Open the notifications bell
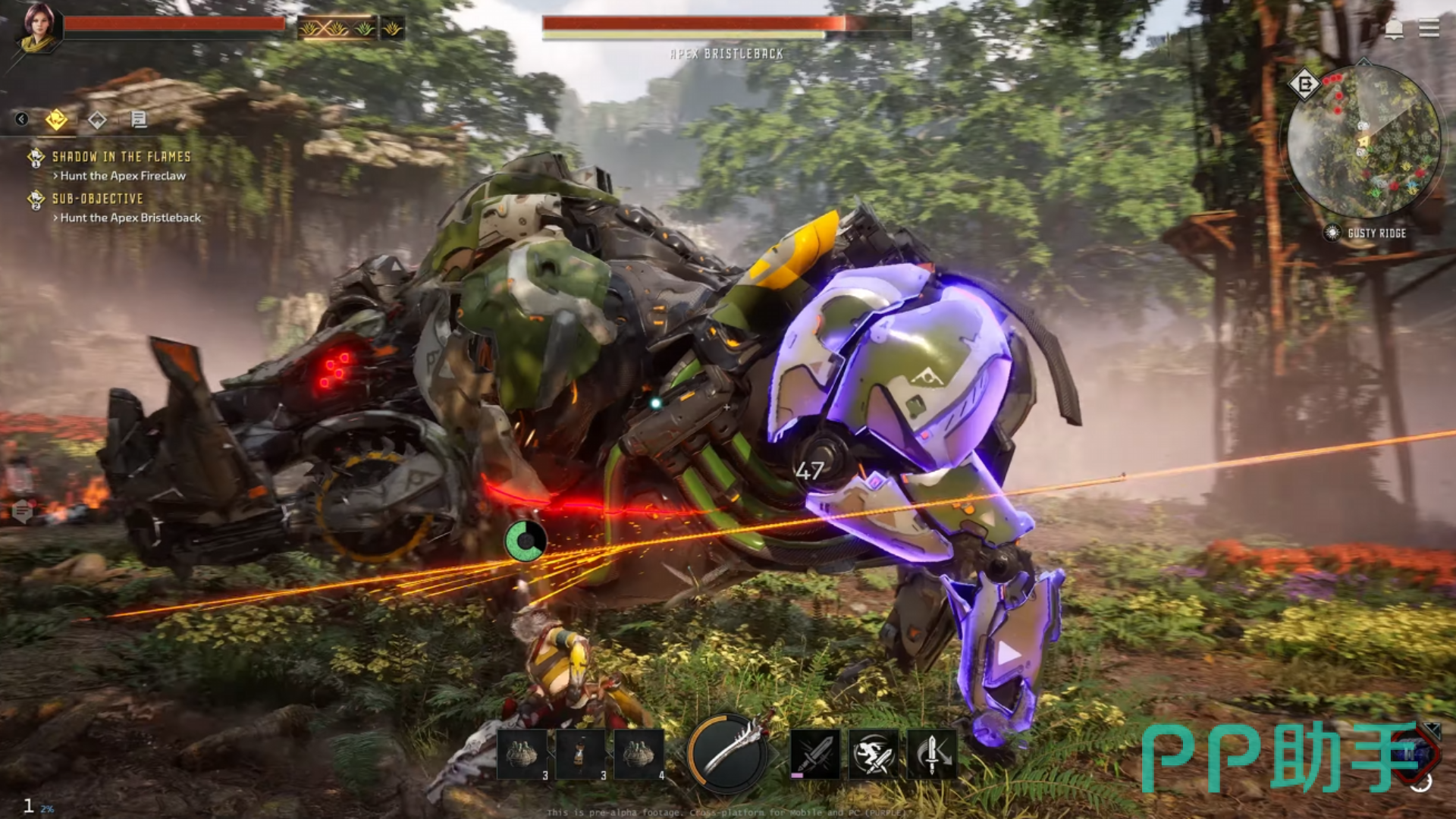Screen dimensions: 1456x819 tap(1394, 29)
